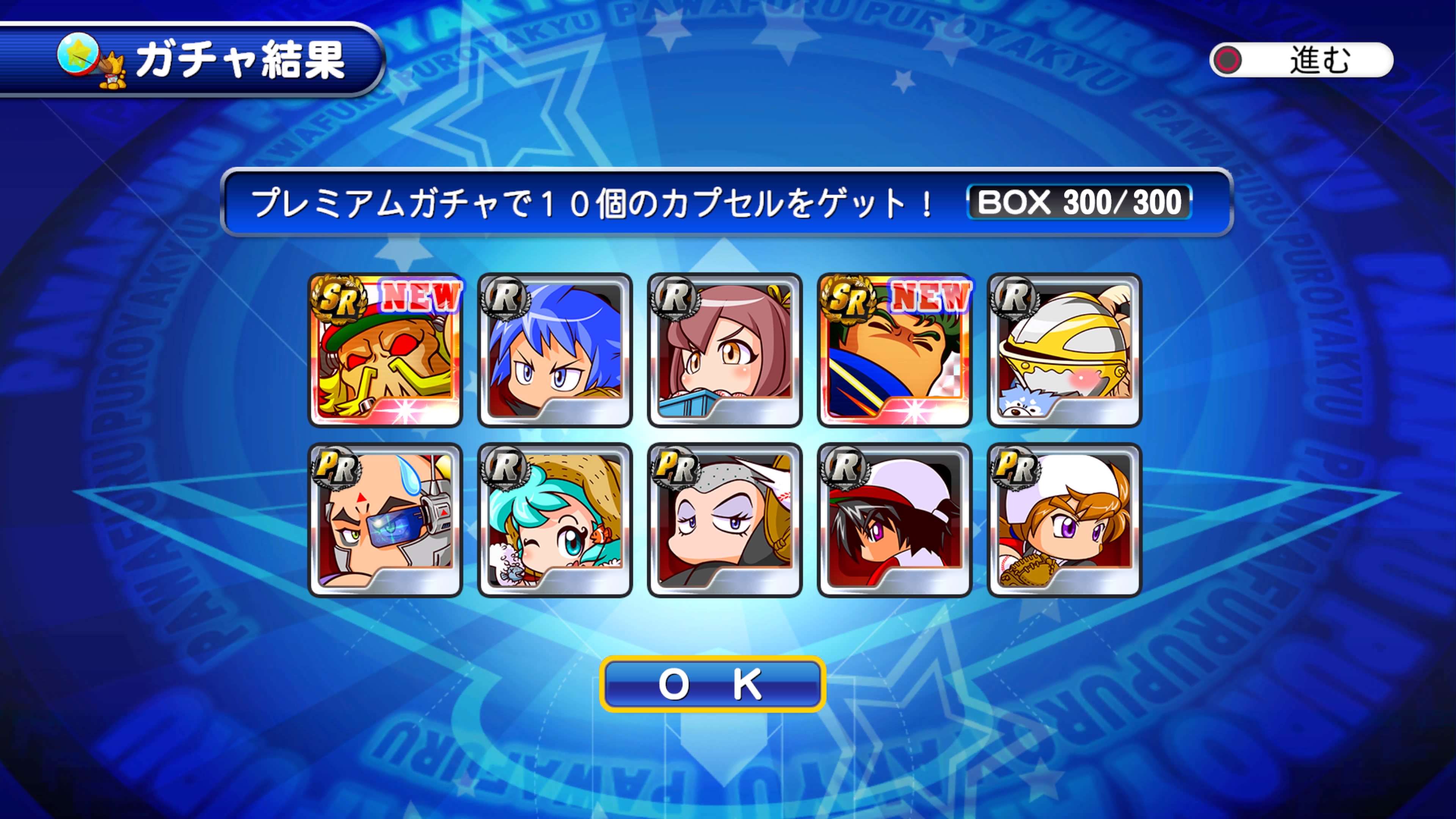1456x819 pixels.
Task: Choose the PR orange-haired player with glove
Action: [x=1064, y=520]
